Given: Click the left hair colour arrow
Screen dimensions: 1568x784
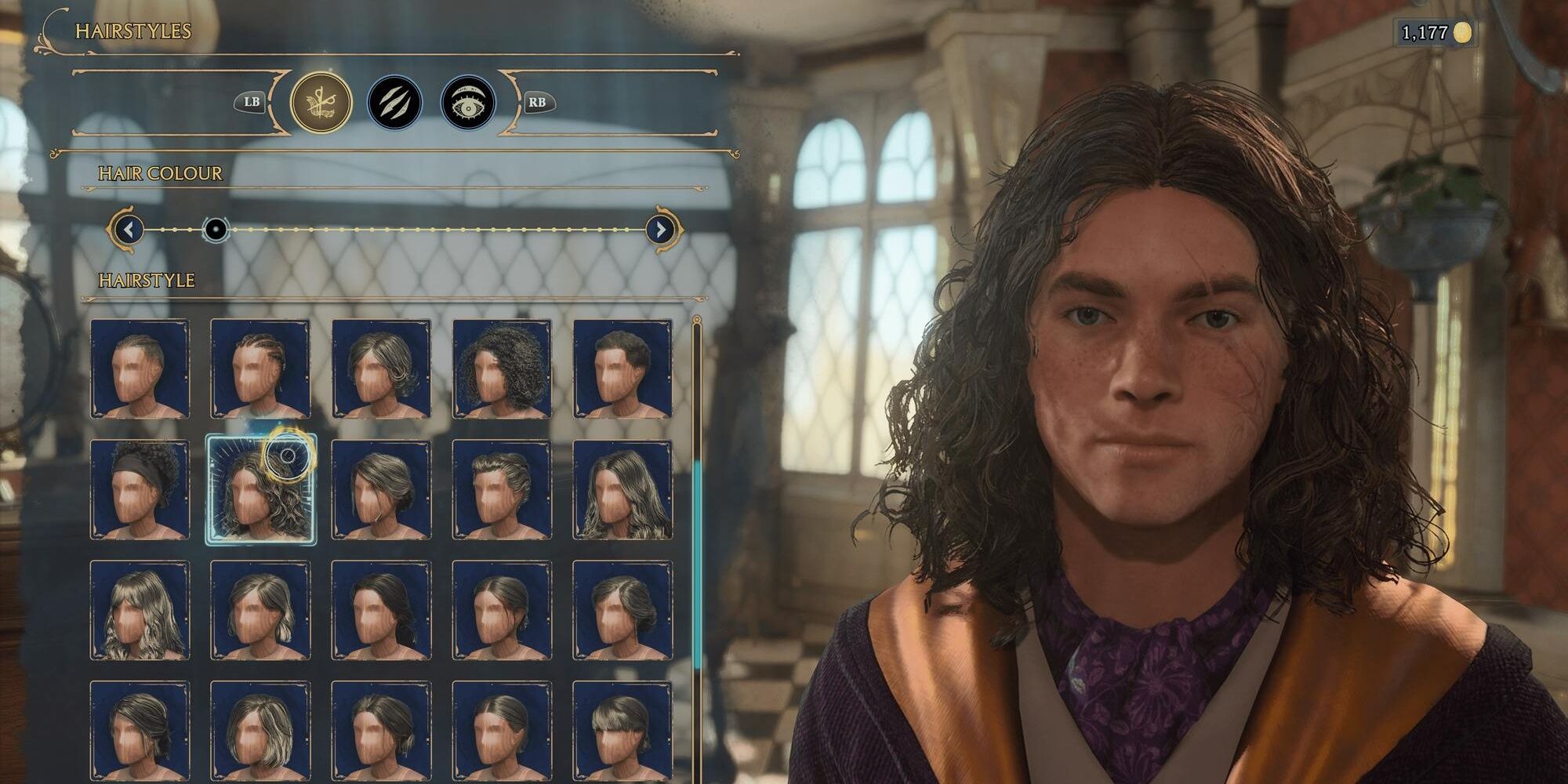Looking at the screenshot, I should [x=127, y=228].
